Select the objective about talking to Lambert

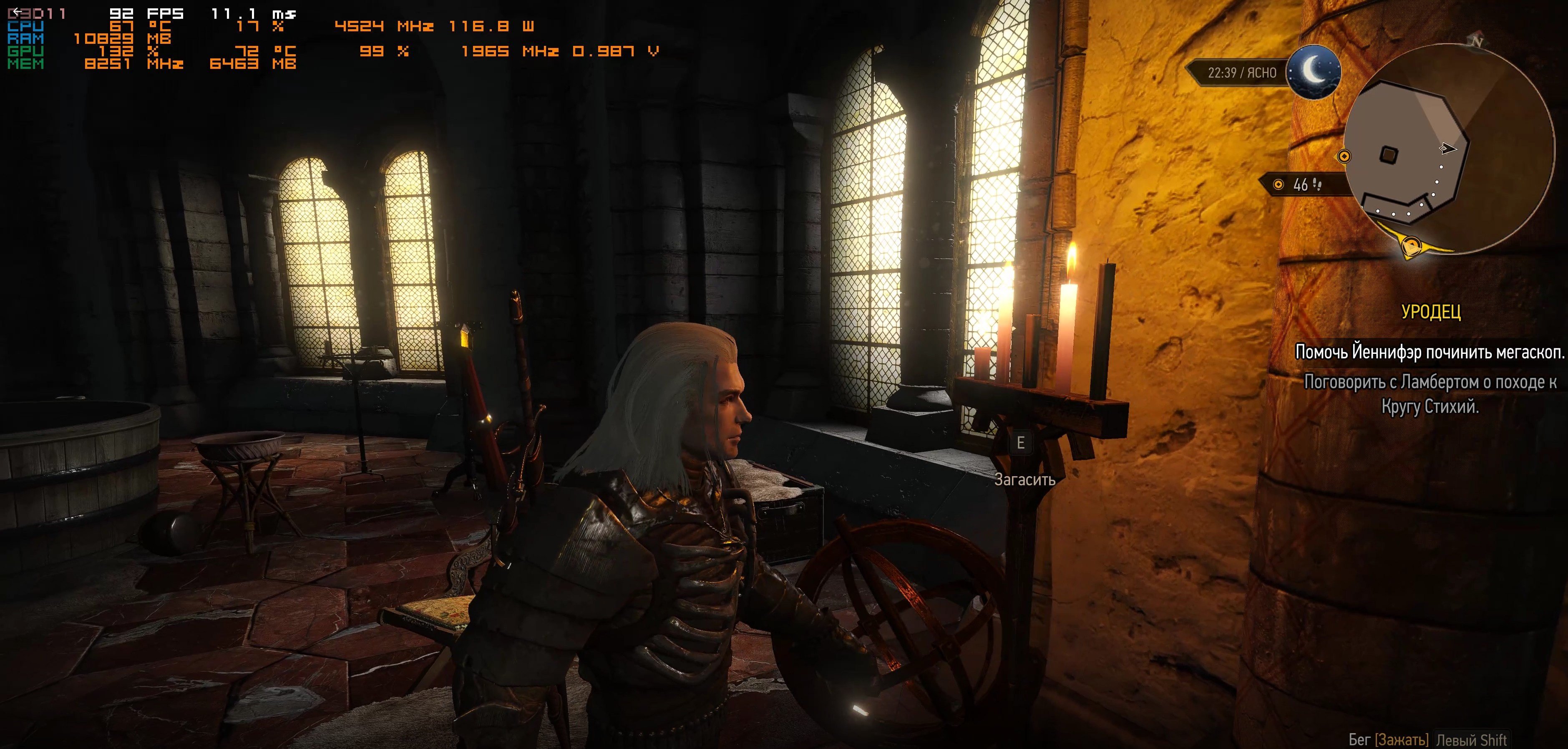tap(1430, 393)
